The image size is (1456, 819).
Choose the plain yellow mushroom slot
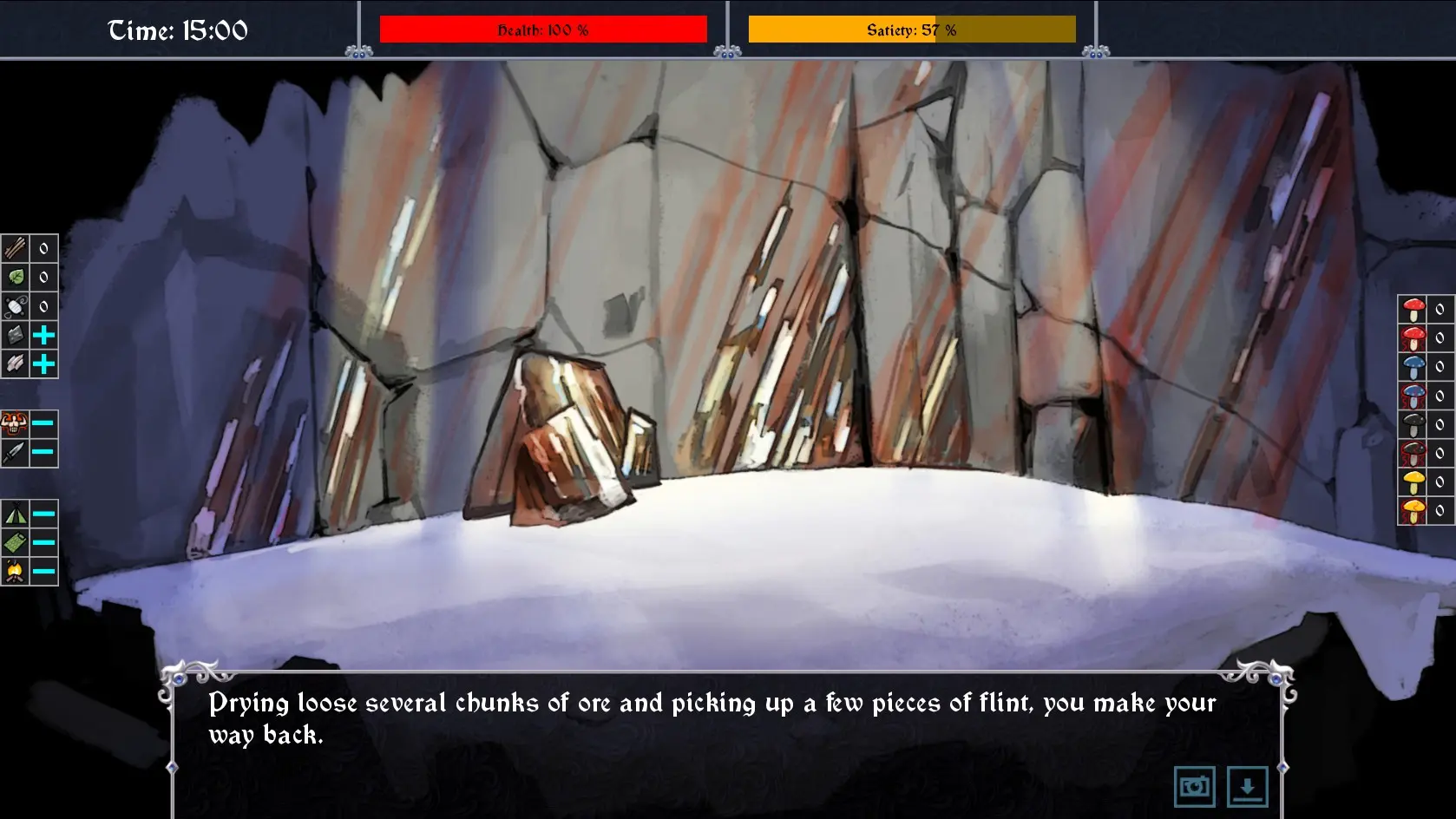coord(1413,482)
